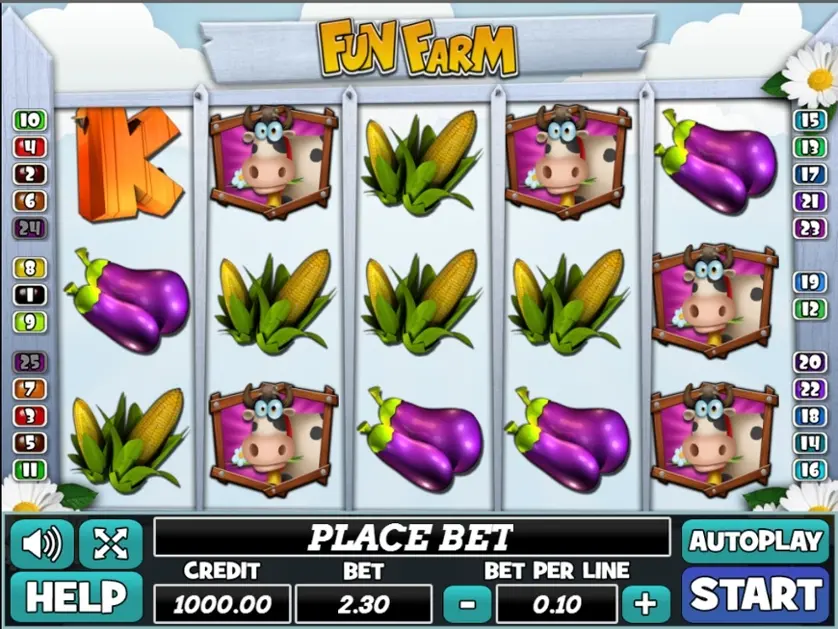Decrease bet per line with minus button

(467, 603)
